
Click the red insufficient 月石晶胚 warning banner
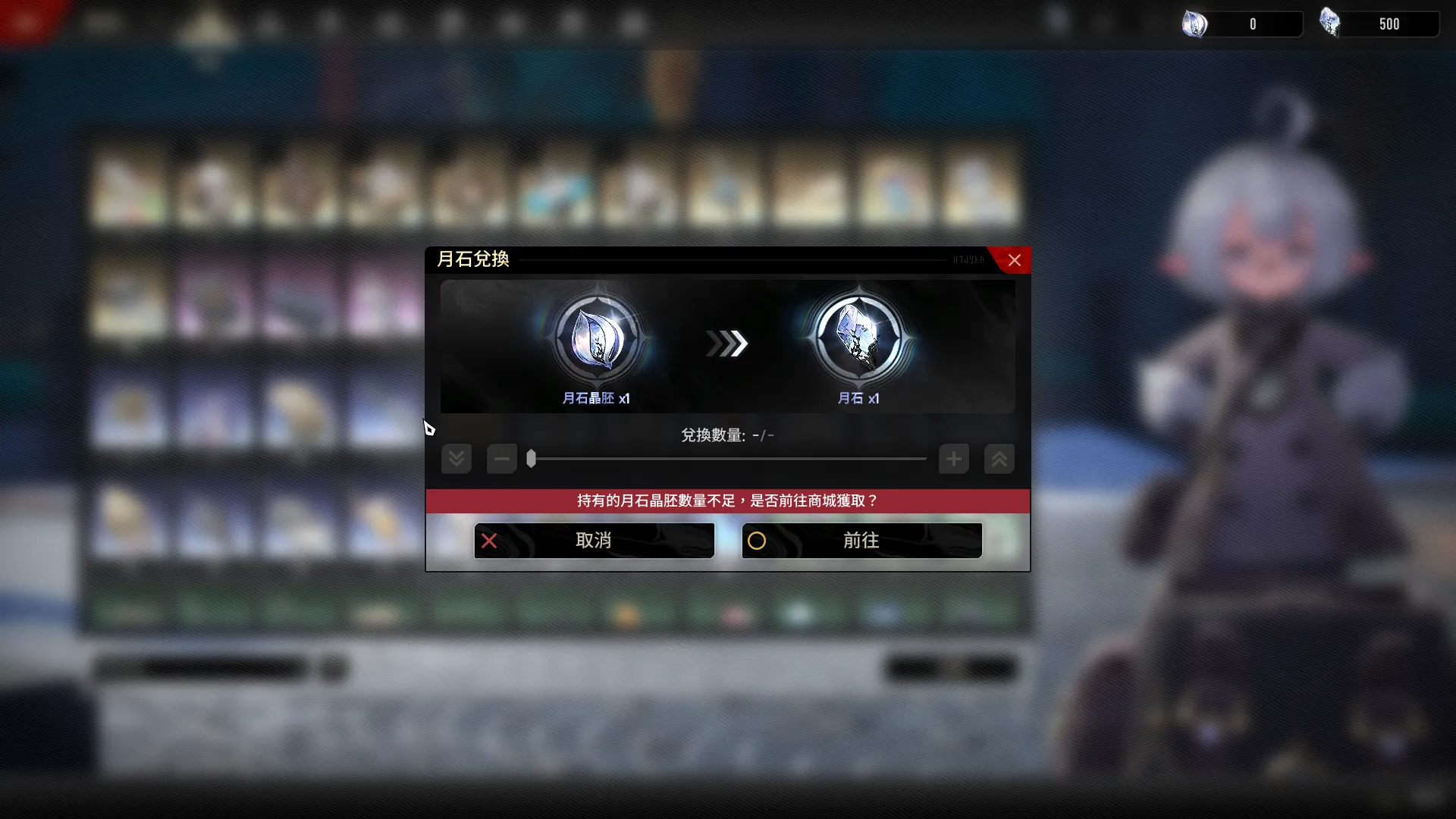click(727, 500)
